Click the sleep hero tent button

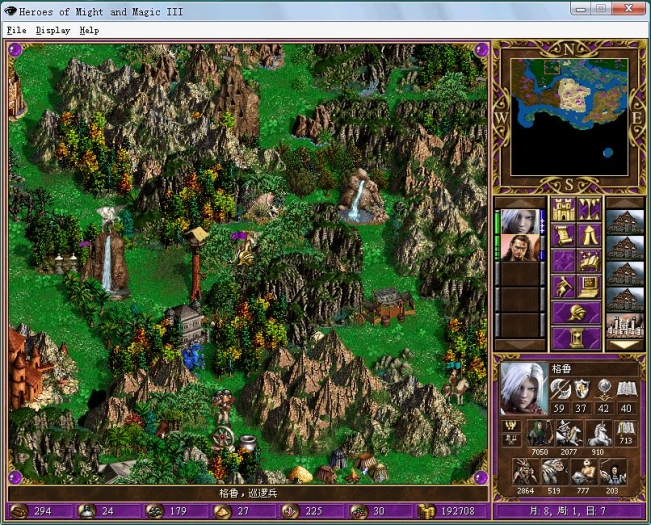pos(589,236)
